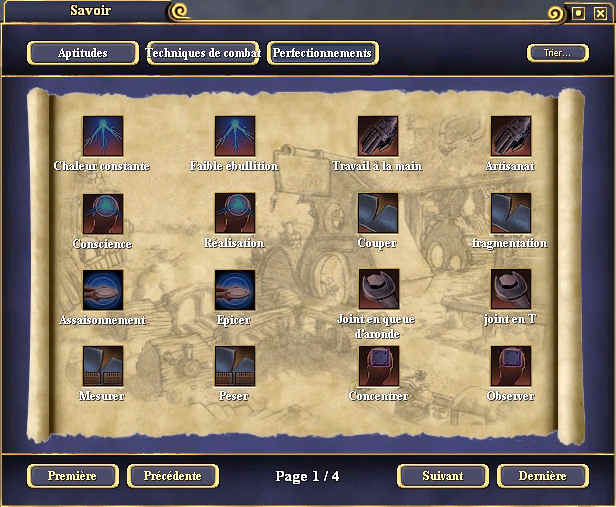This screenshot has height=507, width=616.
Task: Show the Perfectionnements tab
Action: [323, 53]
